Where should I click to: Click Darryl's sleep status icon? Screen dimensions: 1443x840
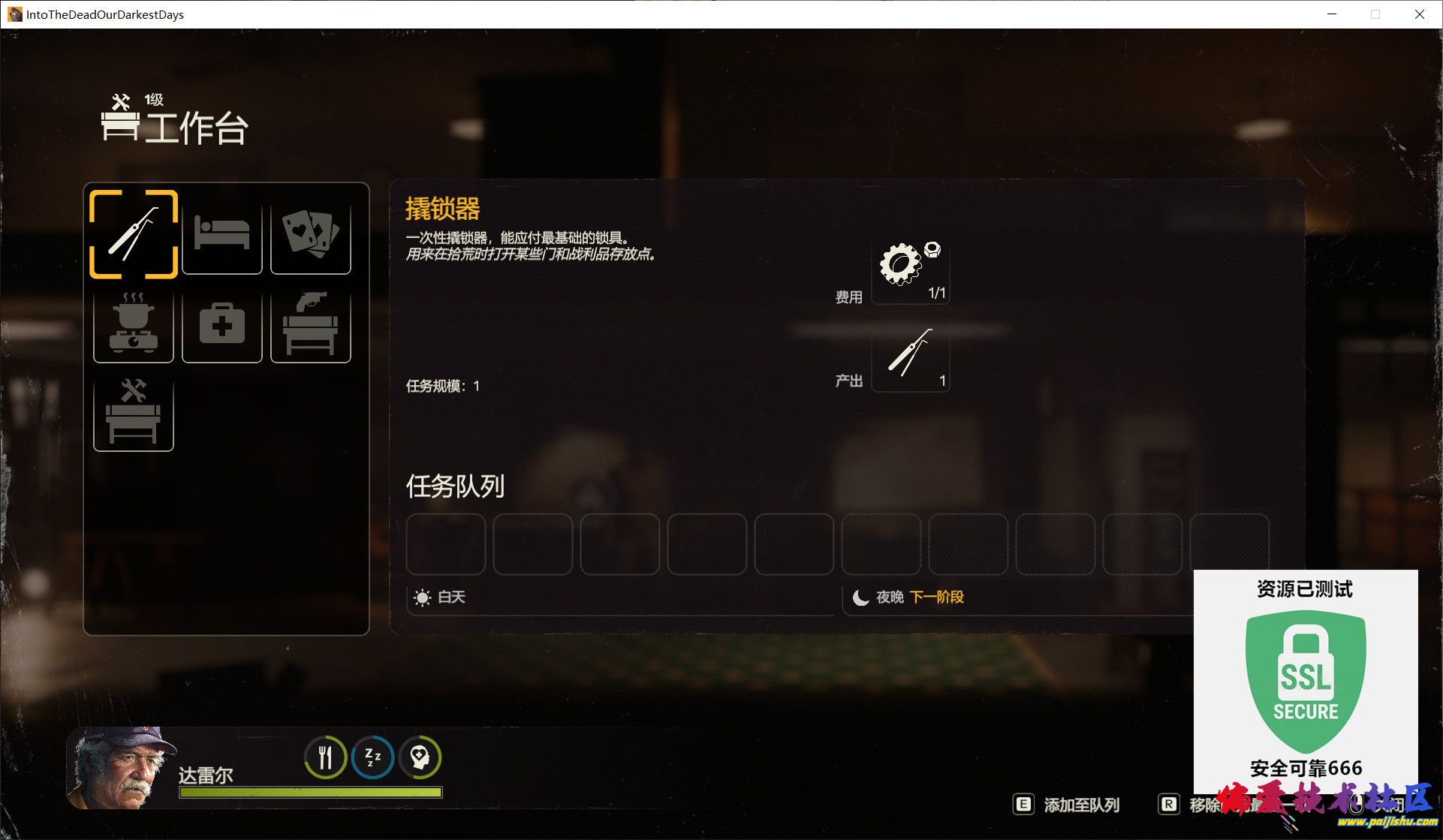(x=372, y=757)
